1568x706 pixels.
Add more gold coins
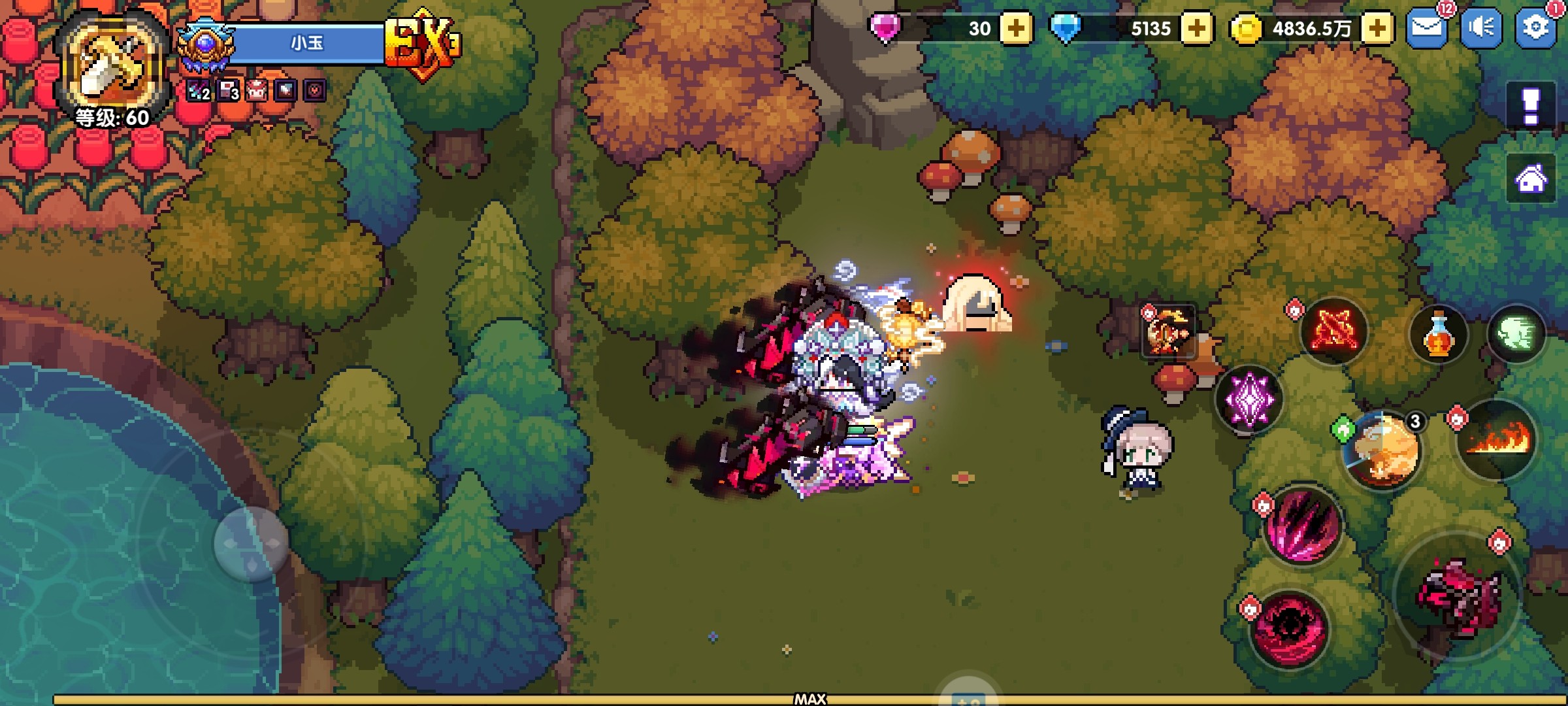1377,29
